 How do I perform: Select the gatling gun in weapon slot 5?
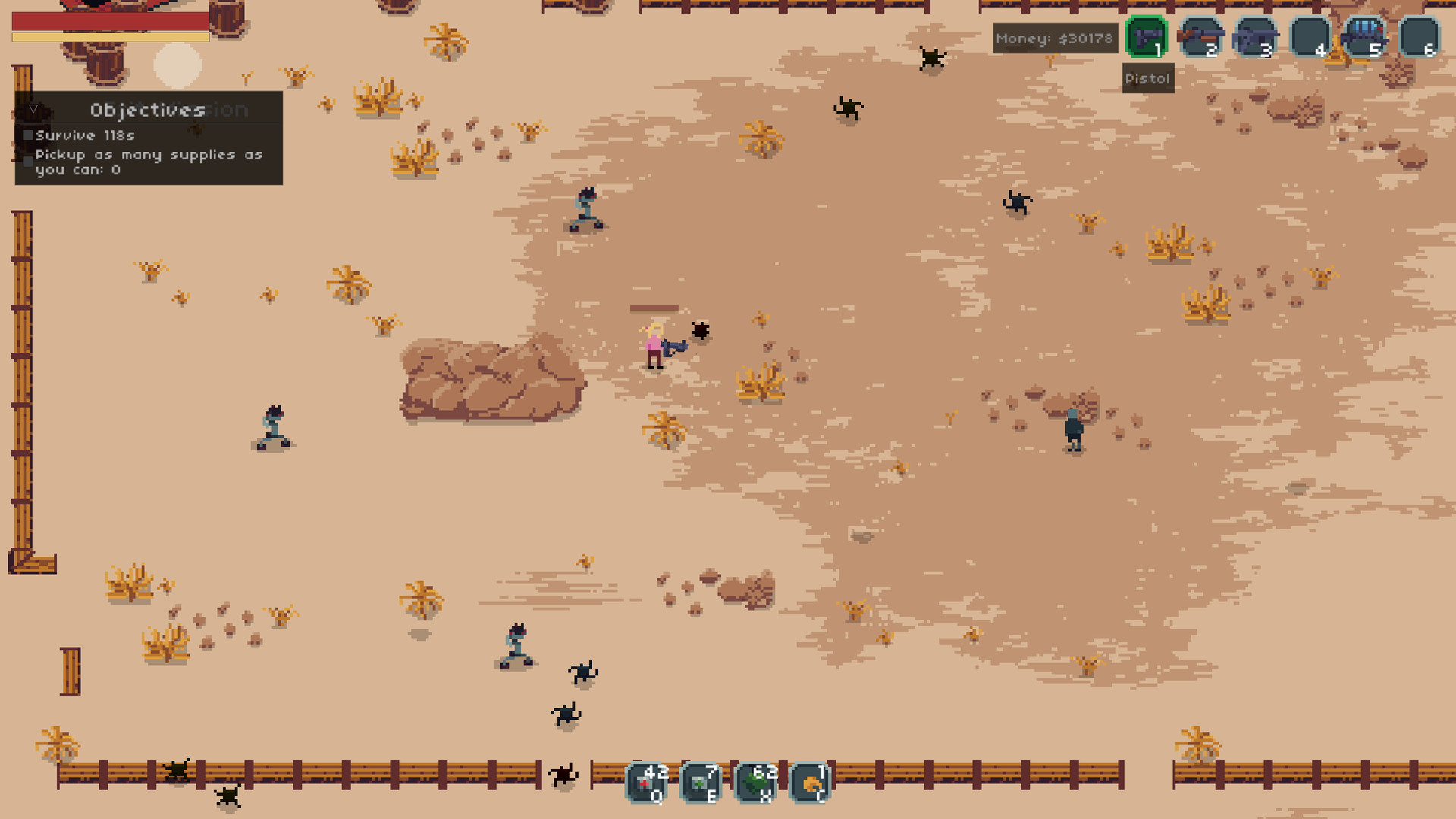pos(1365,36)
